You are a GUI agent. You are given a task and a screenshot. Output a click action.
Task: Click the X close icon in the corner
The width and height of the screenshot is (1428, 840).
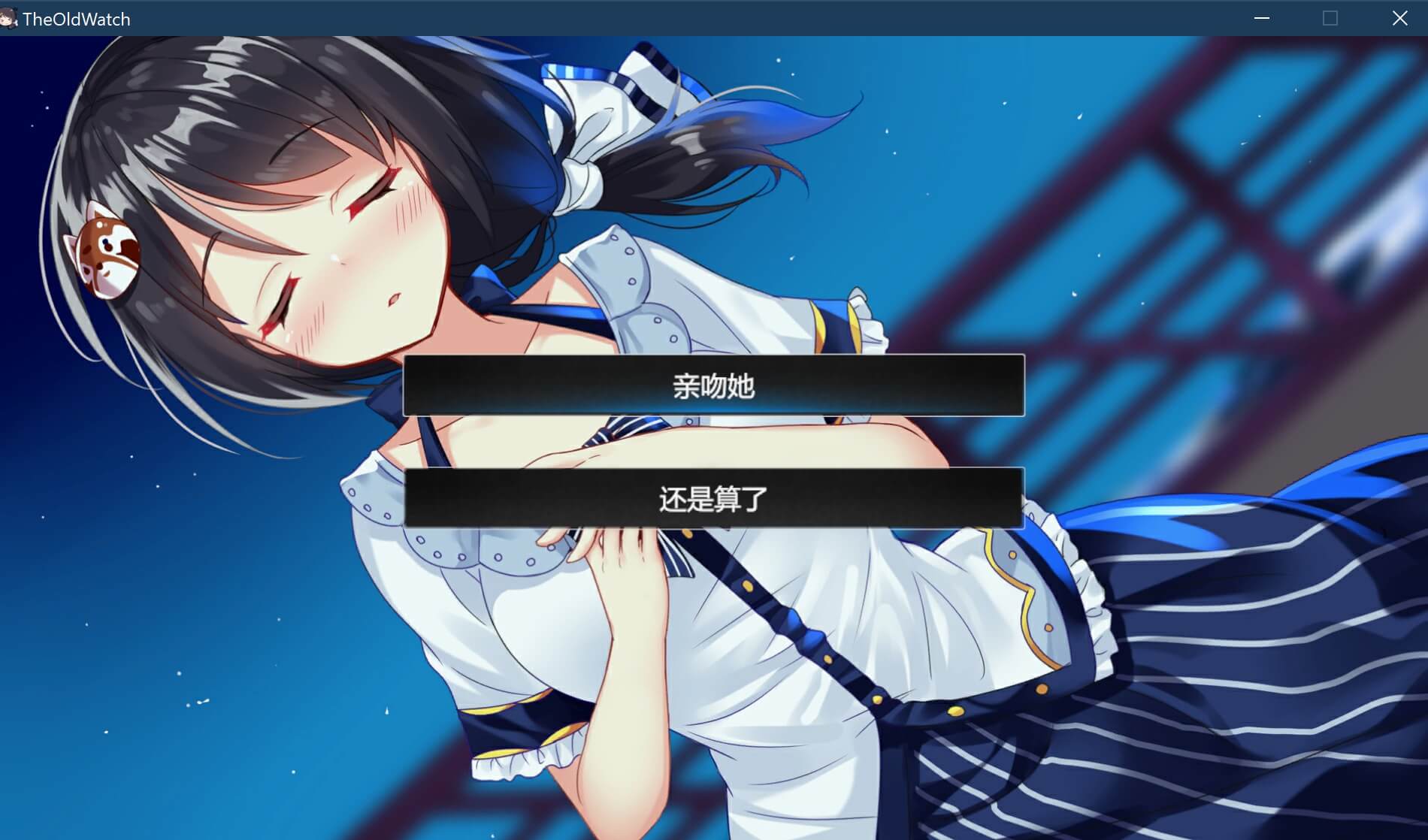(1399, 17)
